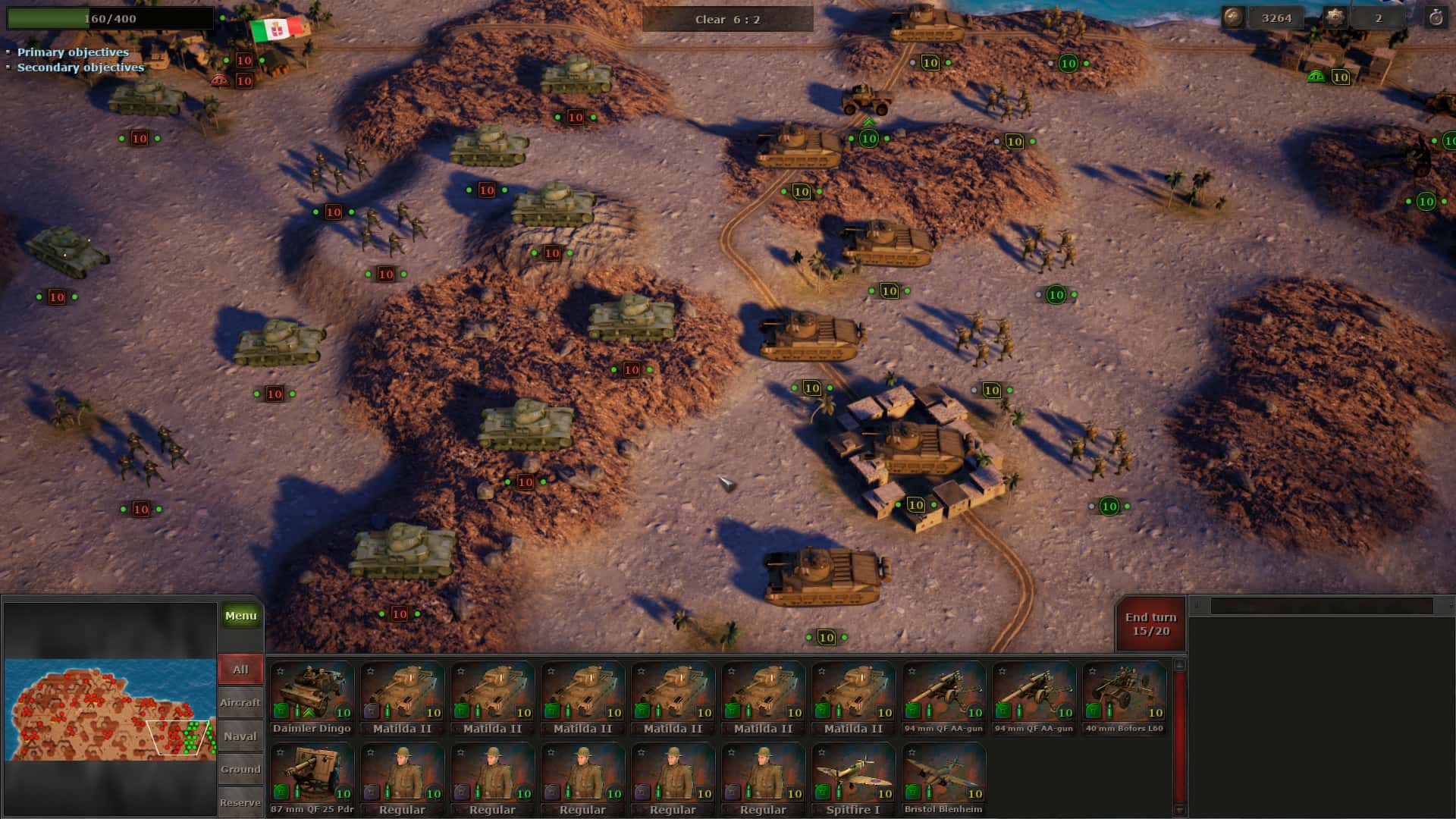Screen dimensions: 1456x819
Task: Switch to the Aircraft filter tab
Action: 240,702
